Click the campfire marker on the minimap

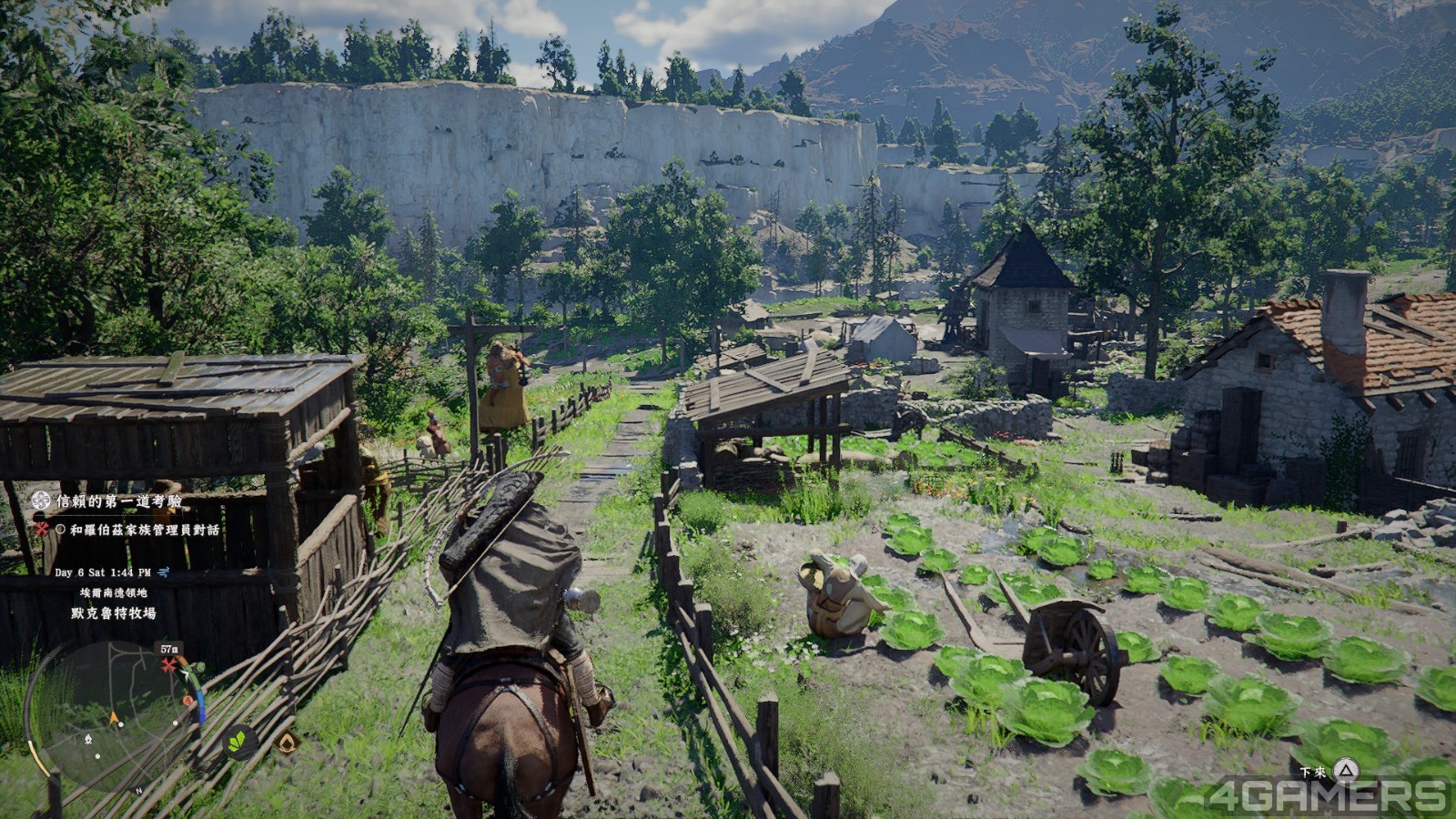click(x=88, y=739)
